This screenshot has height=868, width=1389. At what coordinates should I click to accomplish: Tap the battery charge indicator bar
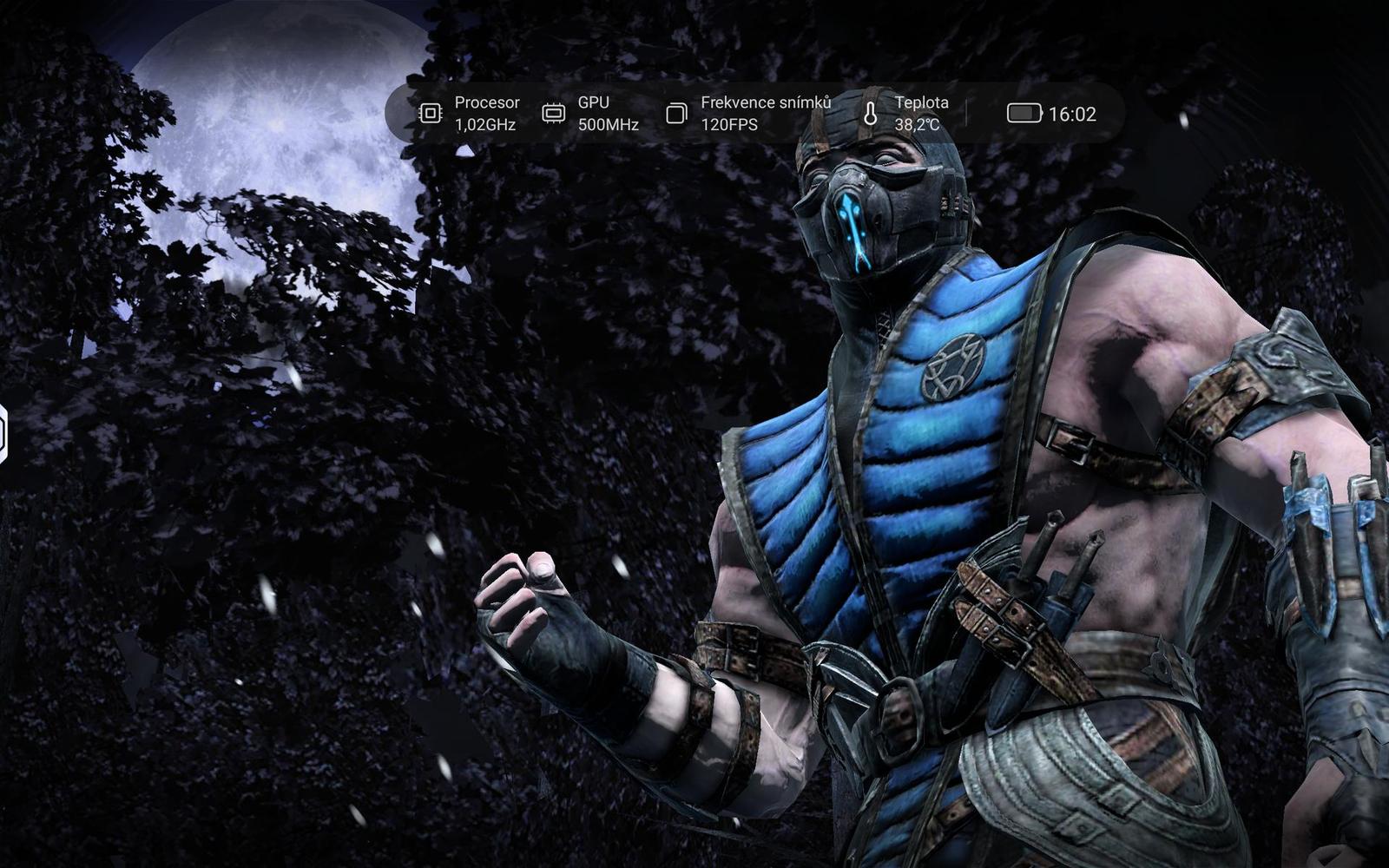[x=1024, y=111]
